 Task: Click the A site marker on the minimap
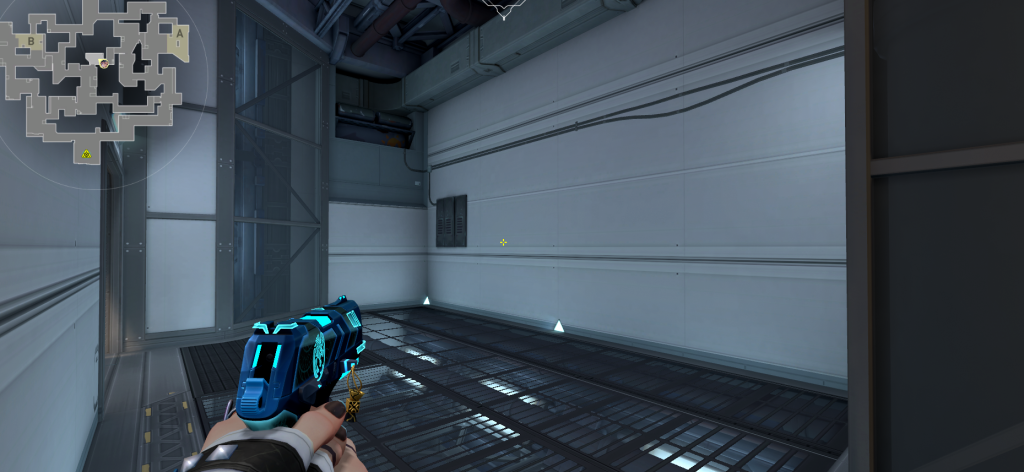[x=179, y=32]
